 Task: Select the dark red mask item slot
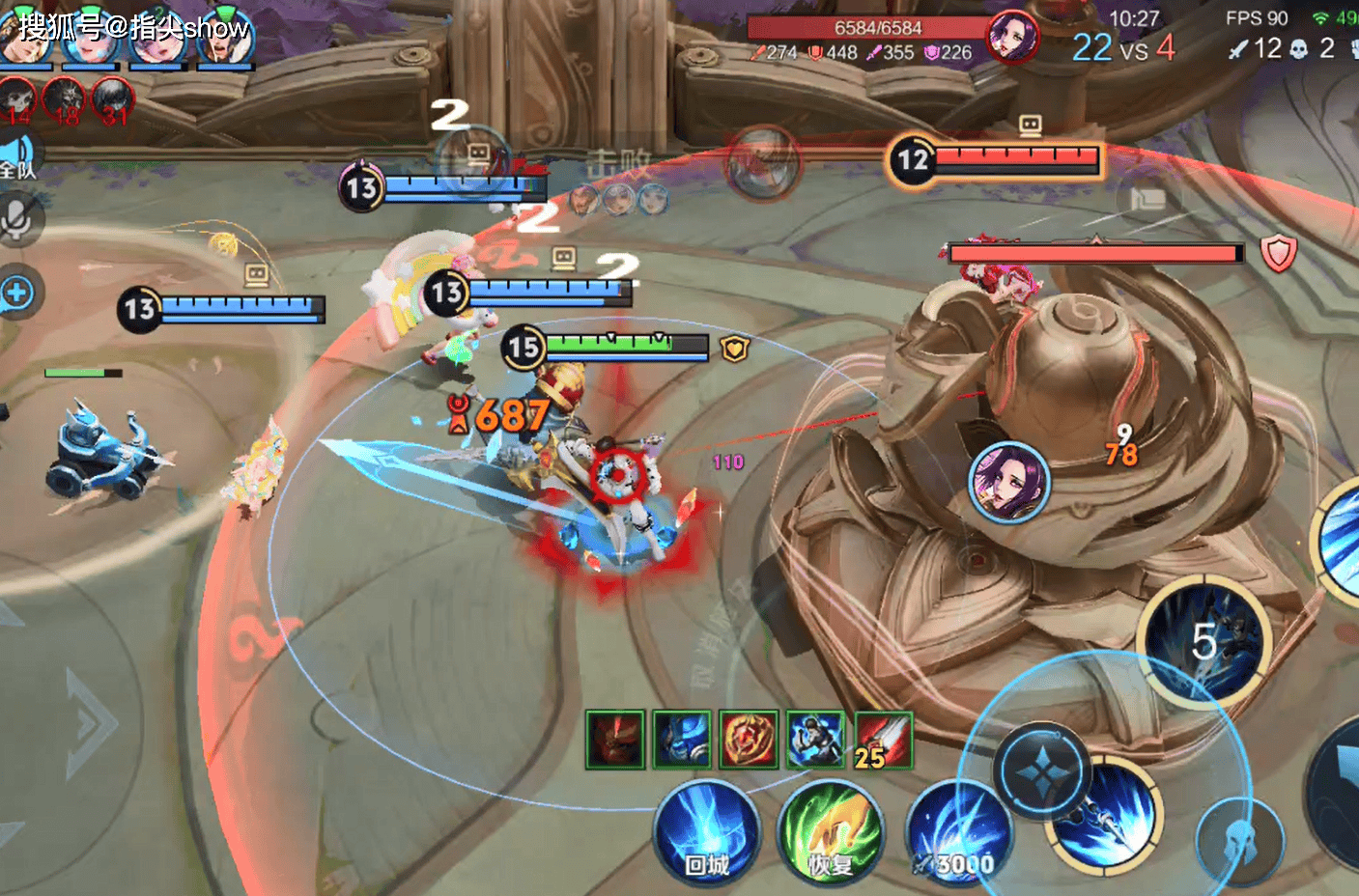point(614,741)
